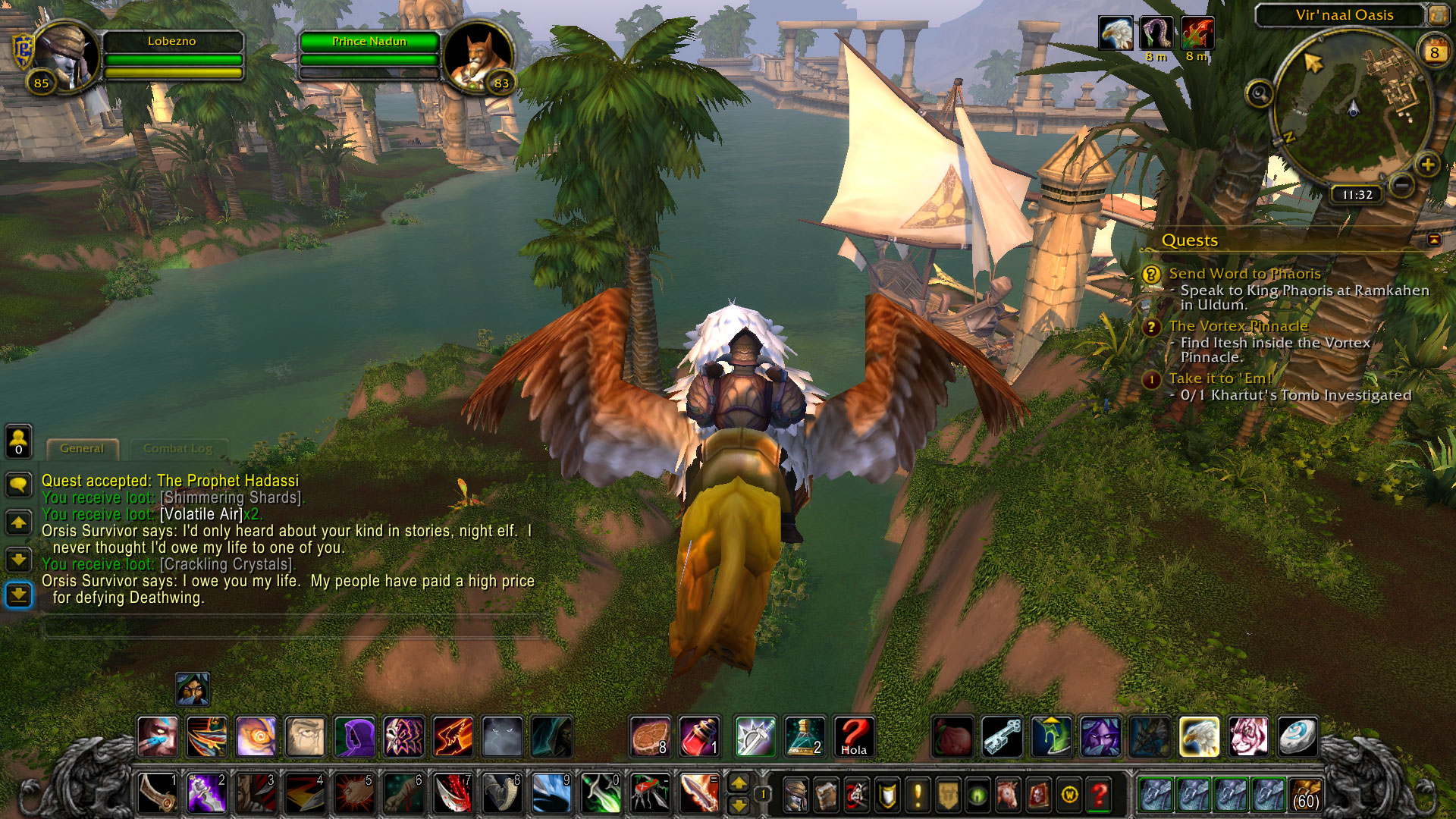Click the Lobezno player portrait
This screenshot has width=1456, height=819.
pos(65,57)
